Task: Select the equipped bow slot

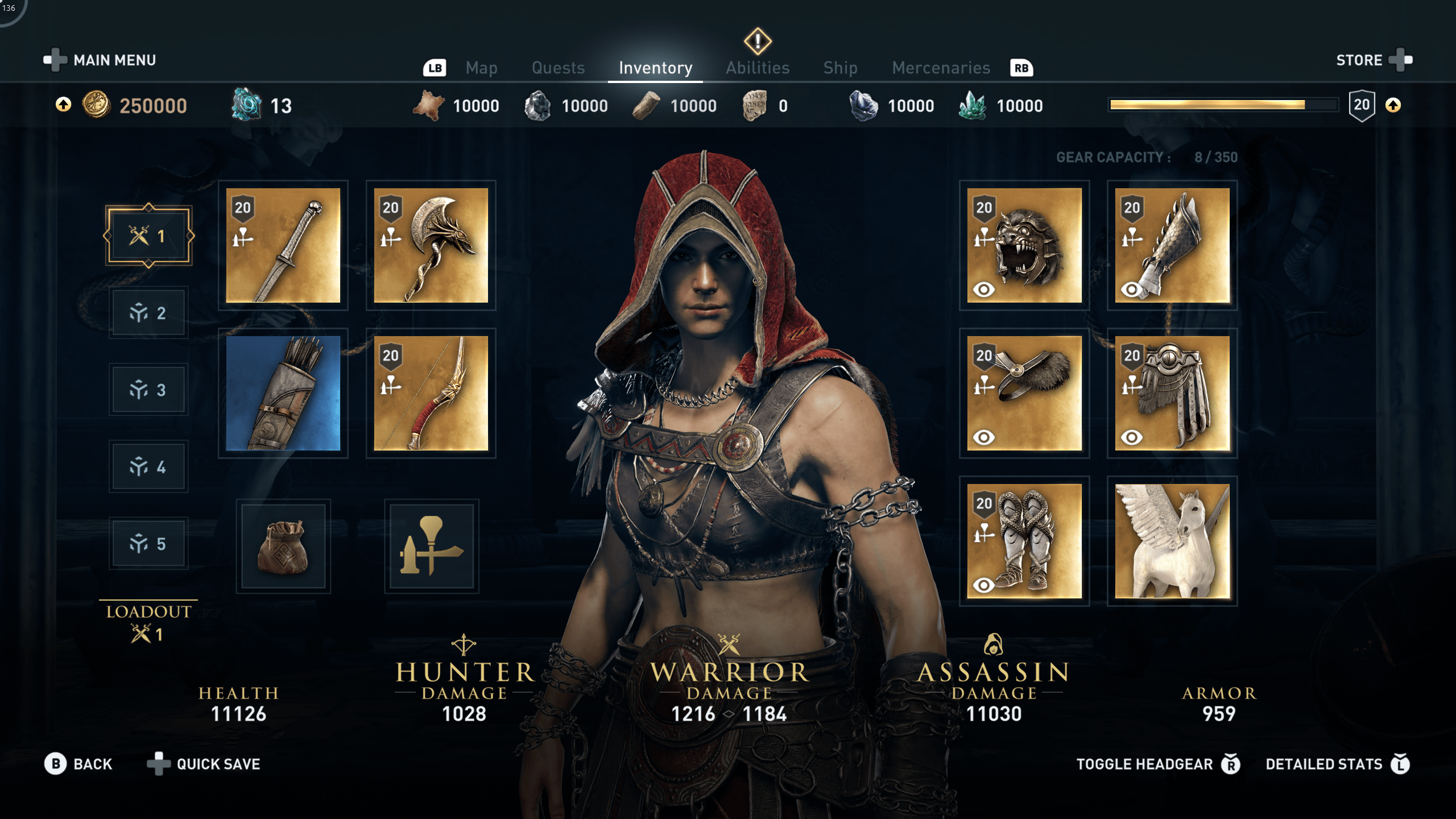Action: [431, 395]
